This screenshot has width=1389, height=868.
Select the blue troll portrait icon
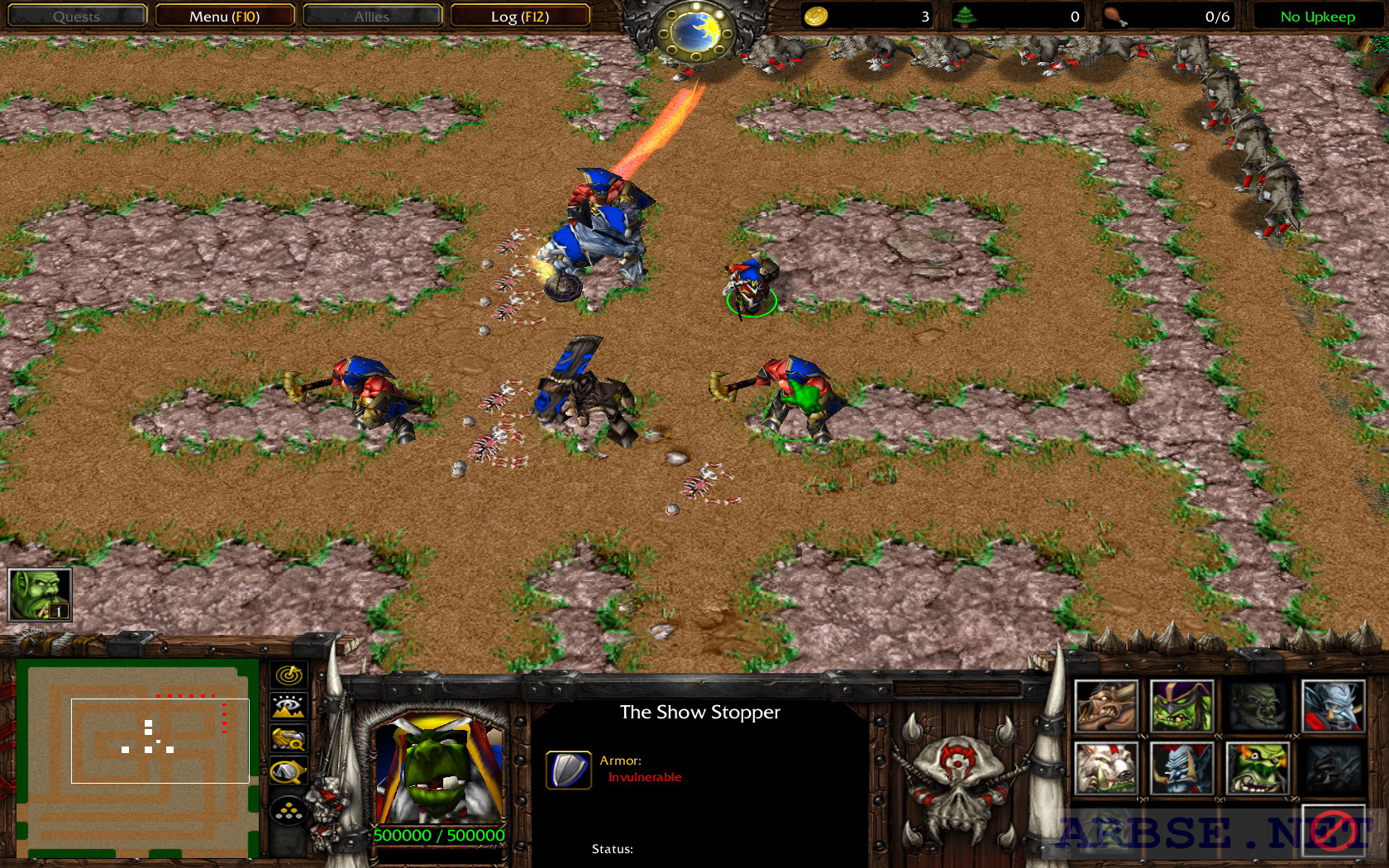(x=1181, y=768)
